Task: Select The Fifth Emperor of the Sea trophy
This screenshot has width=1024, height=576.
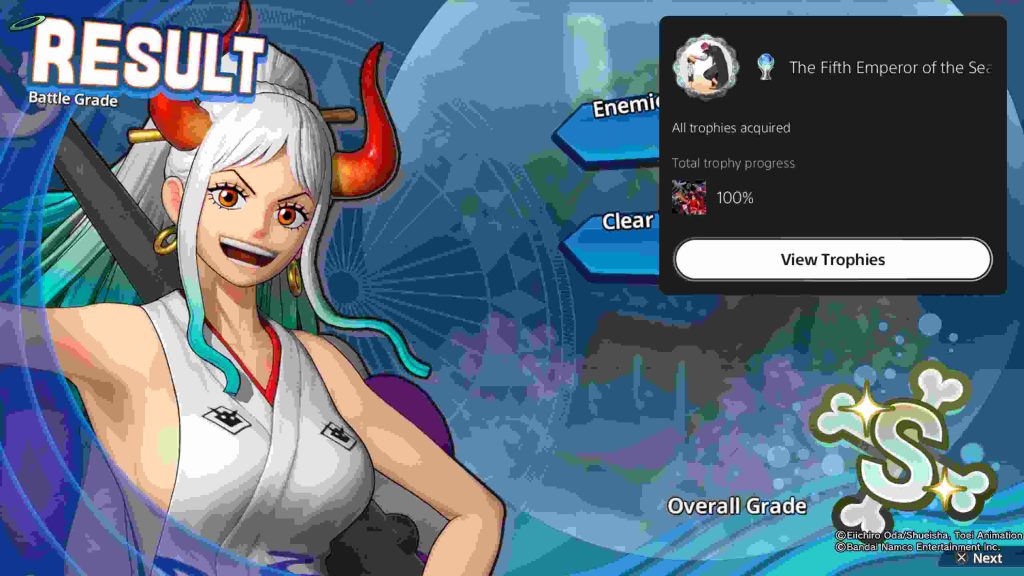Action: coord(888,68)
